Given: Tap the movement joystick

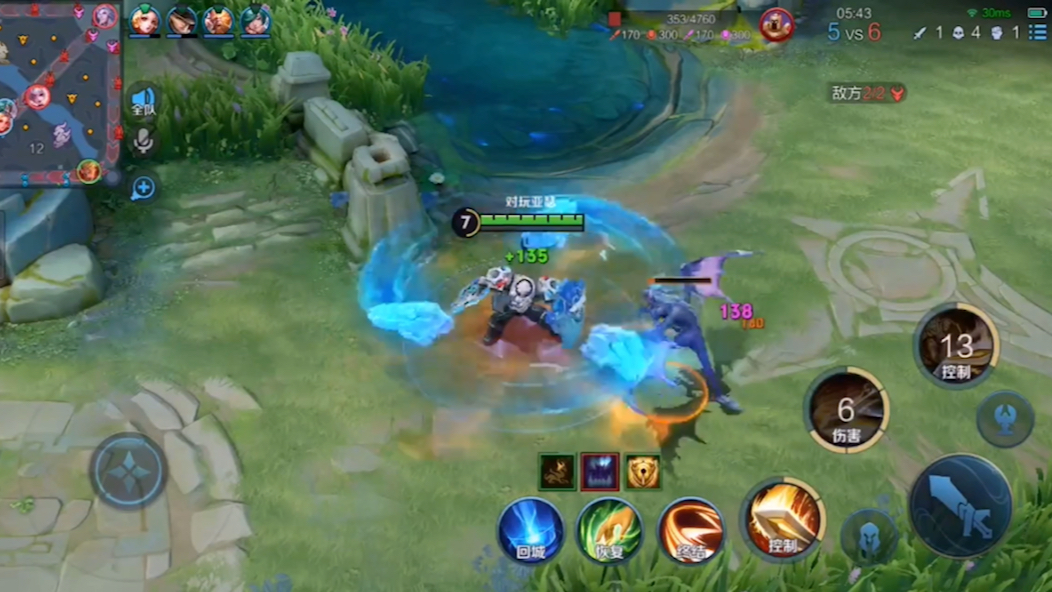Looking at the screenshot, I should pos(128,471).
